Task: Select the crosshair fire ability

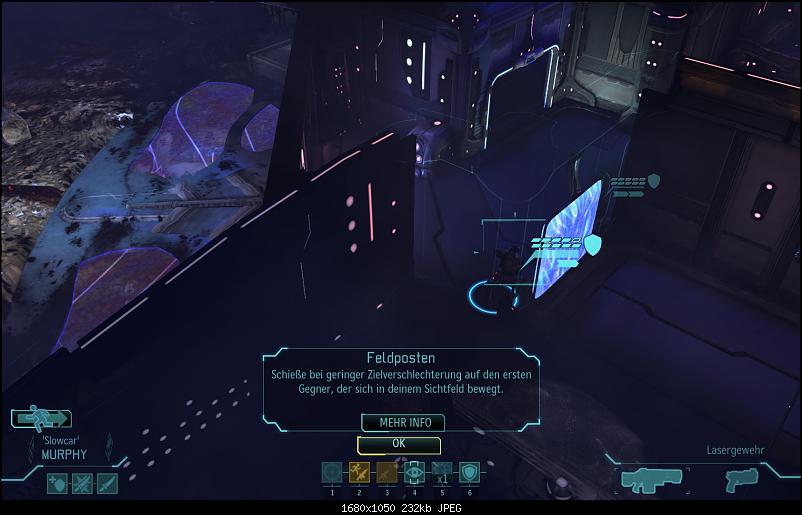Action: [332, 473]
